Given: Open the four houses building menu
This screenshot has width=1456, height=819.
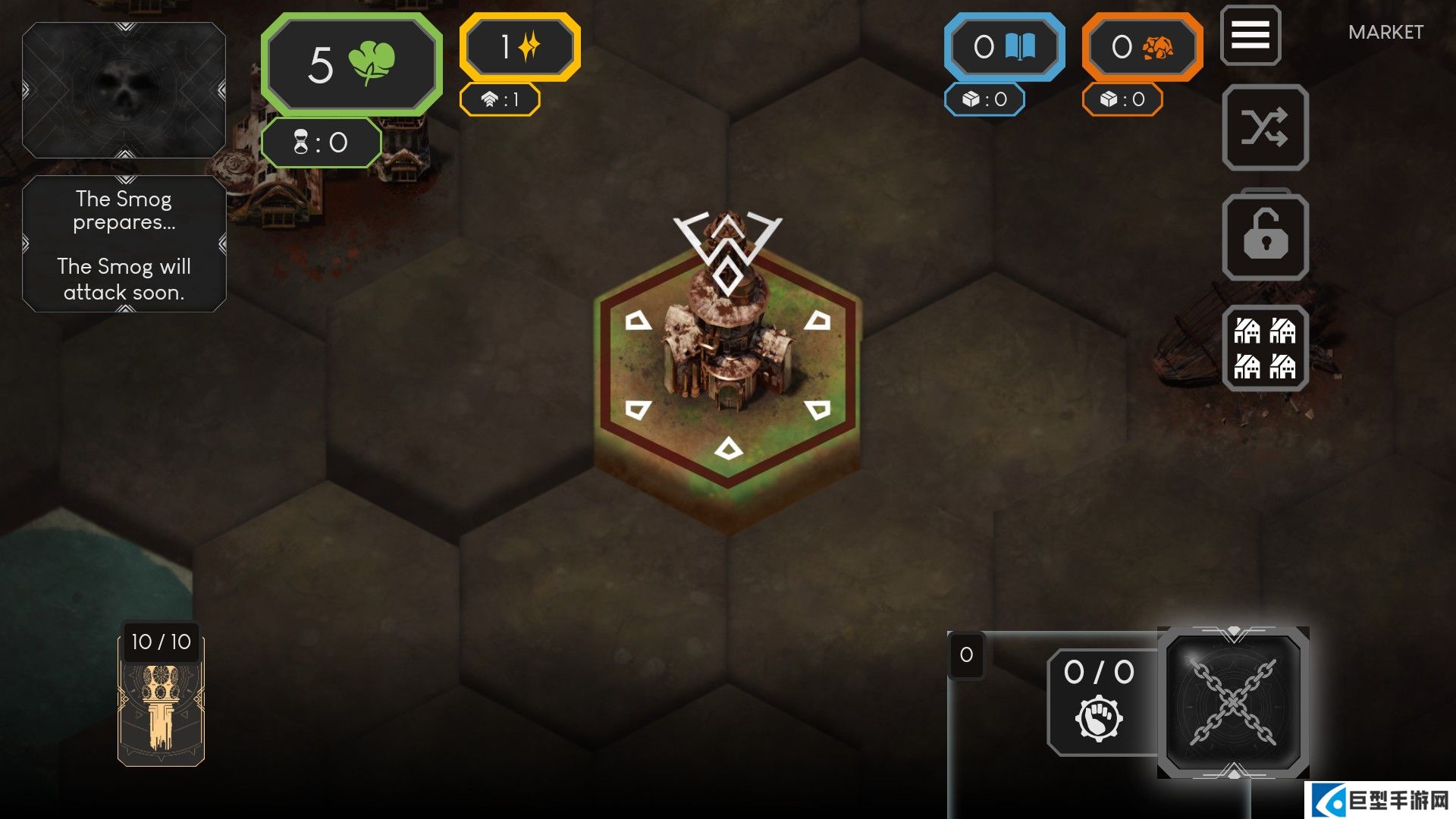Looking at the screenshot, I should pos(1265,349).
